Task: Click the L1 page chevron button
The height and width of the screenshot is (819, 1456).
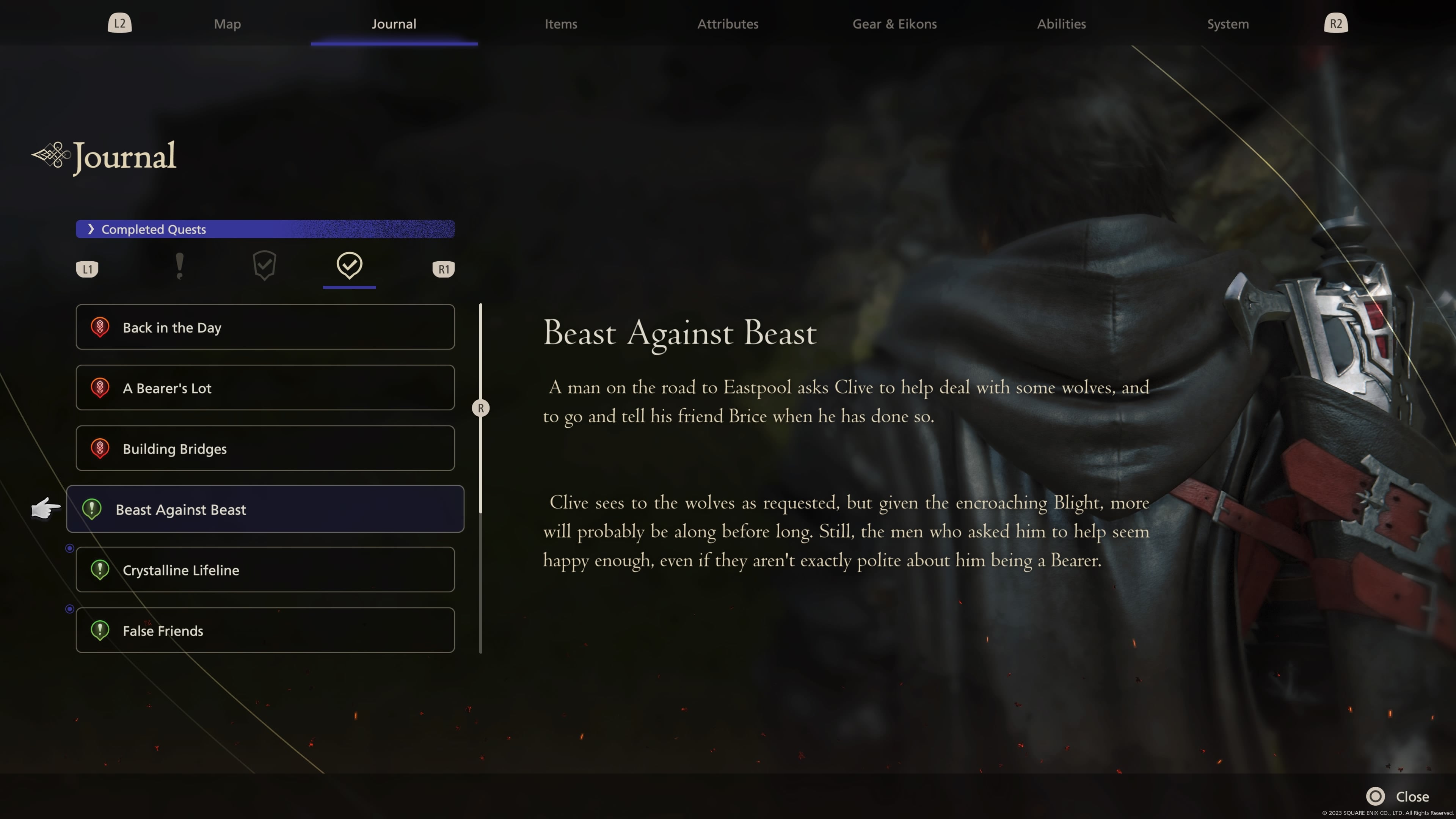Action: [87, 268]
